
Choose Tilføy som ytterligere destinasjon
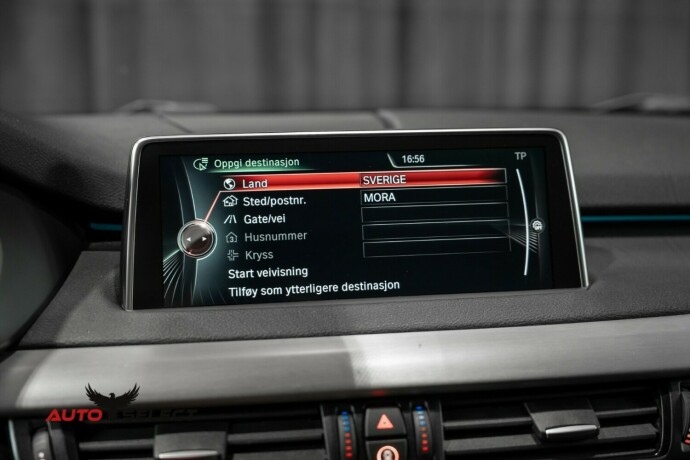[314, 286]
